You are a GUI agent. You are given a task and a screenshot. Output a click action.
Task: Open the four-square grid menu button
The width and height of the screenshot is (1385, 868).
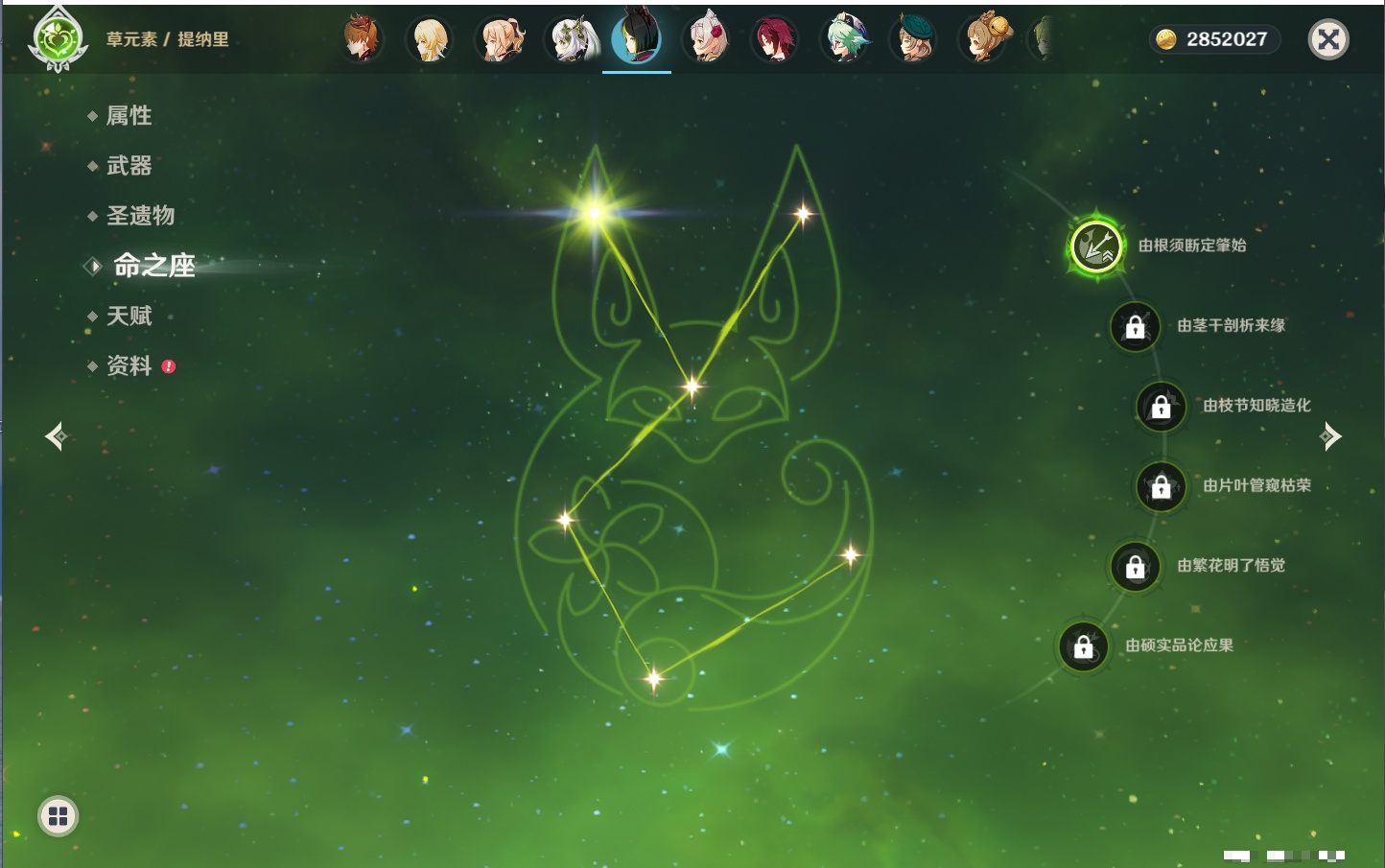(x=58, y=816)
